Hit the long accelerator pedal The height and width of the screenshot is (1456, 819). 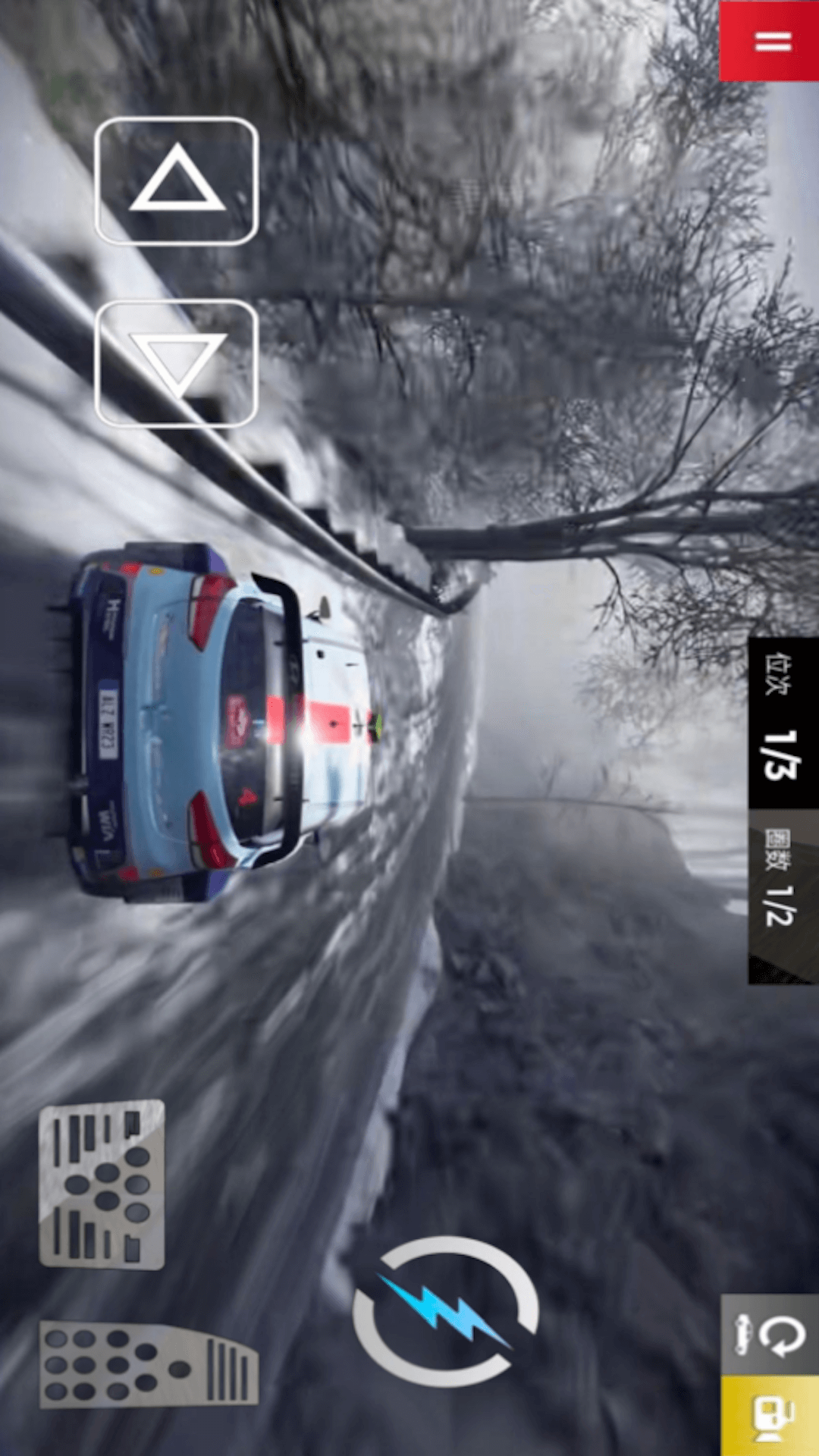point(149,1365)
